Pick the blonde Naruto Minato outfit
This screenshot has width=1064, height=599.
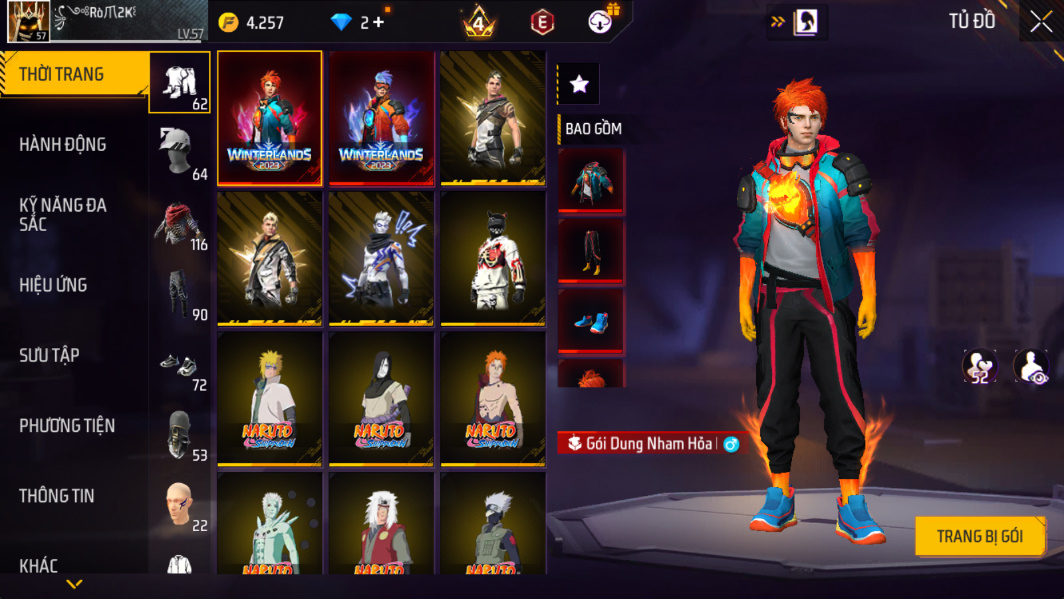(x=270, y=398)
